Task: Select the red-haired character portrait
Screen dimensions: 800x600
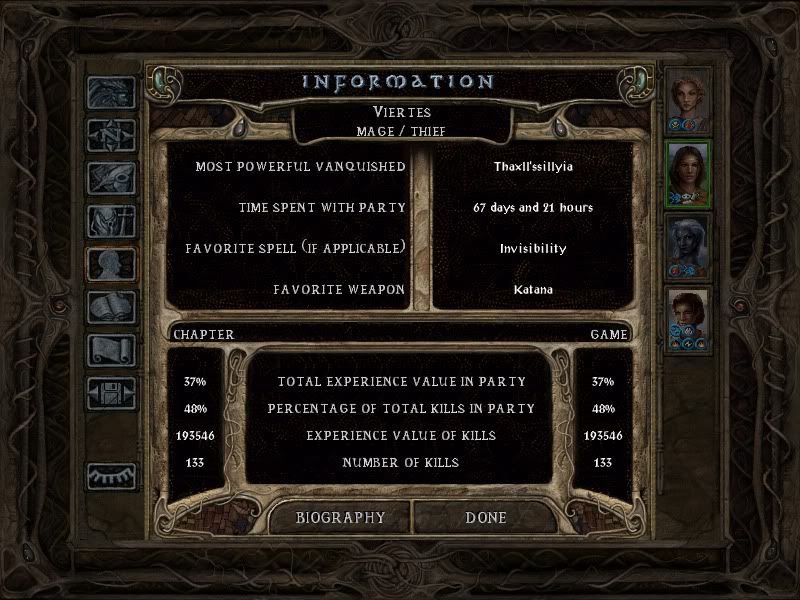Action: click(687, 320)
